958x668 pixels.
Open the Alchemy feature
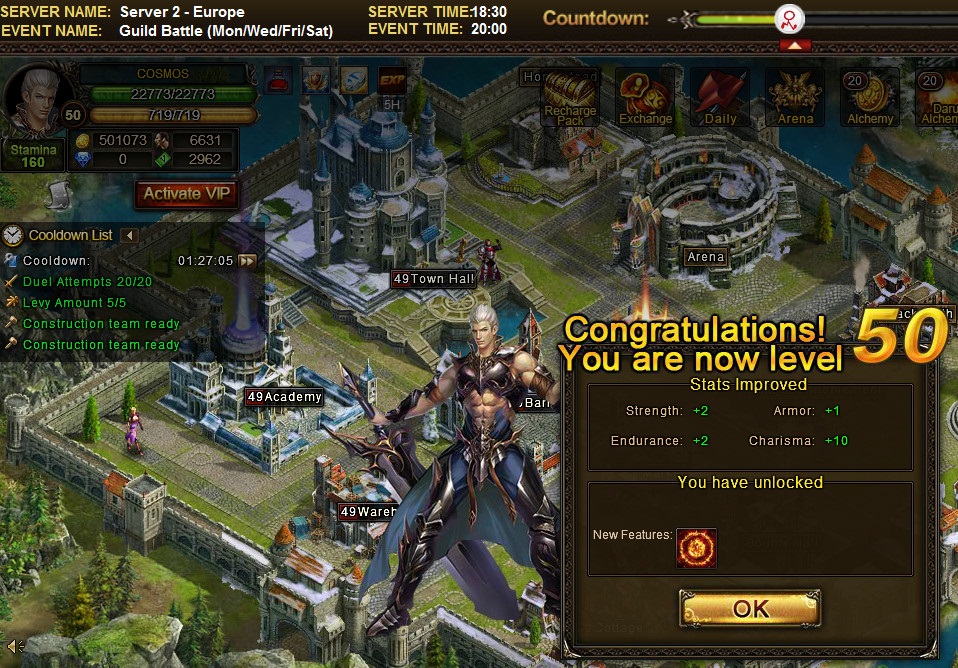[870, 98]
